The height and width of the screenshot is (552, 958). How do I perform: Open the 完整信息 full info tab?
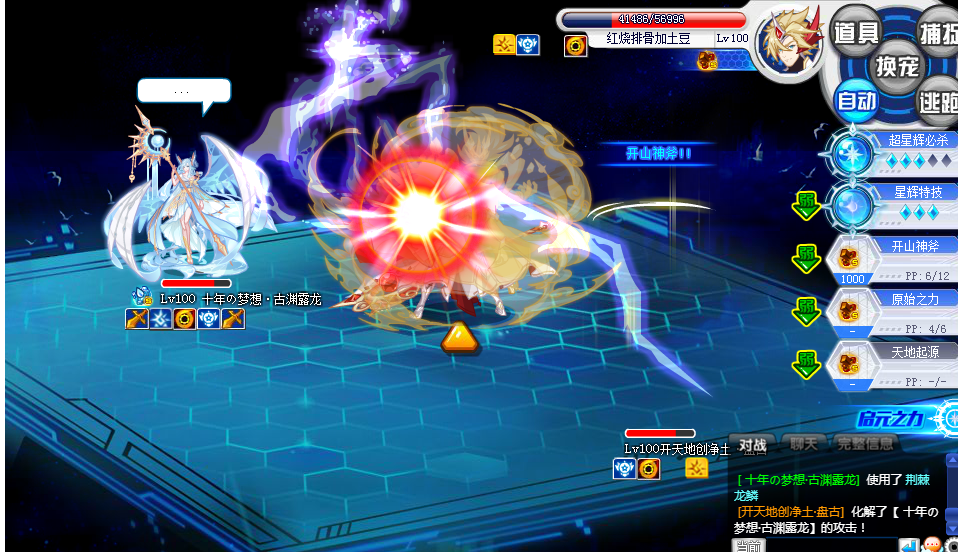pyautogui.click(x=864, y=444)
